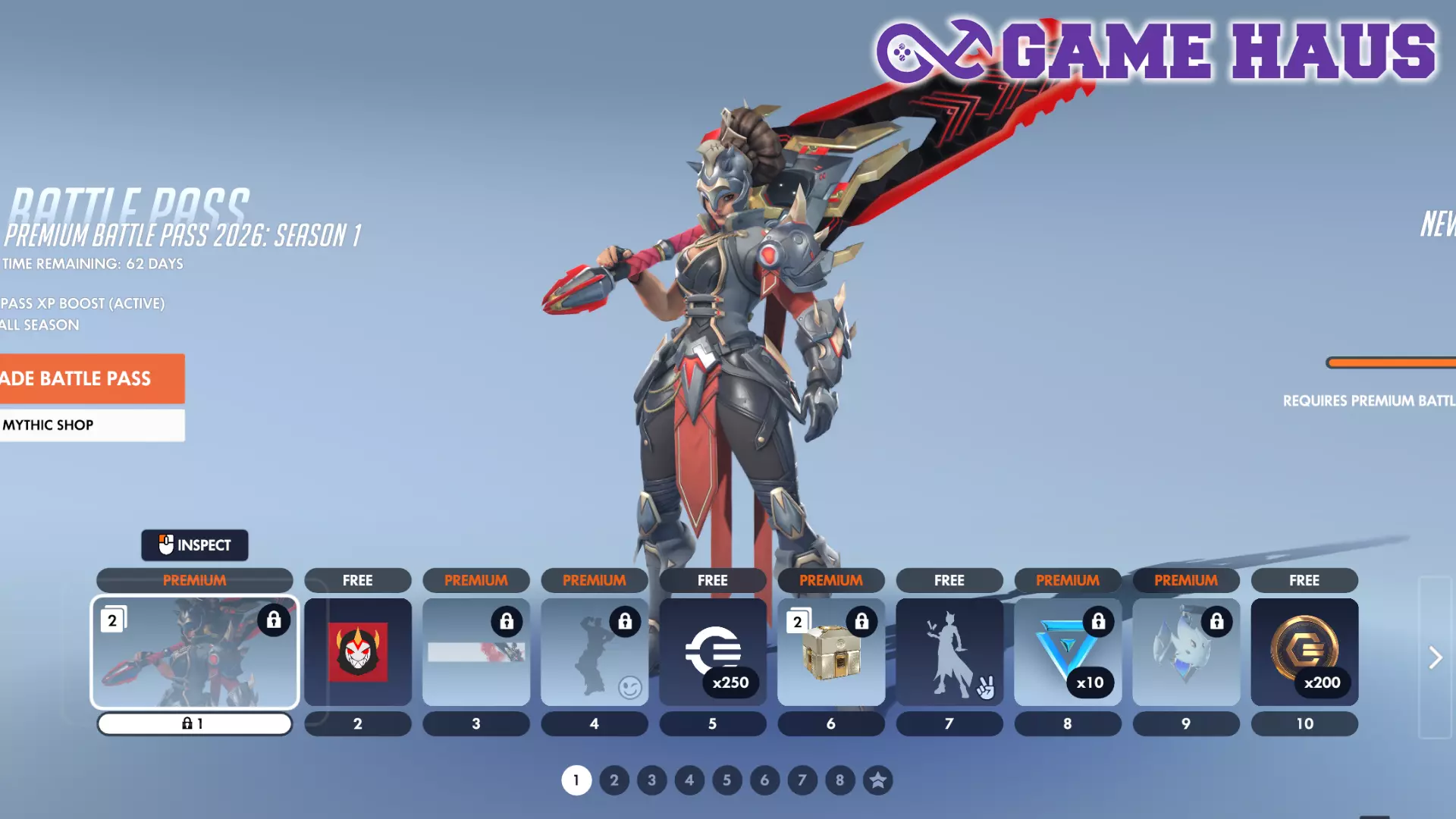This screenshot has height=819, width=1456.
Task: Select the tier 6 loot box reward
Action: click(831, 652)
